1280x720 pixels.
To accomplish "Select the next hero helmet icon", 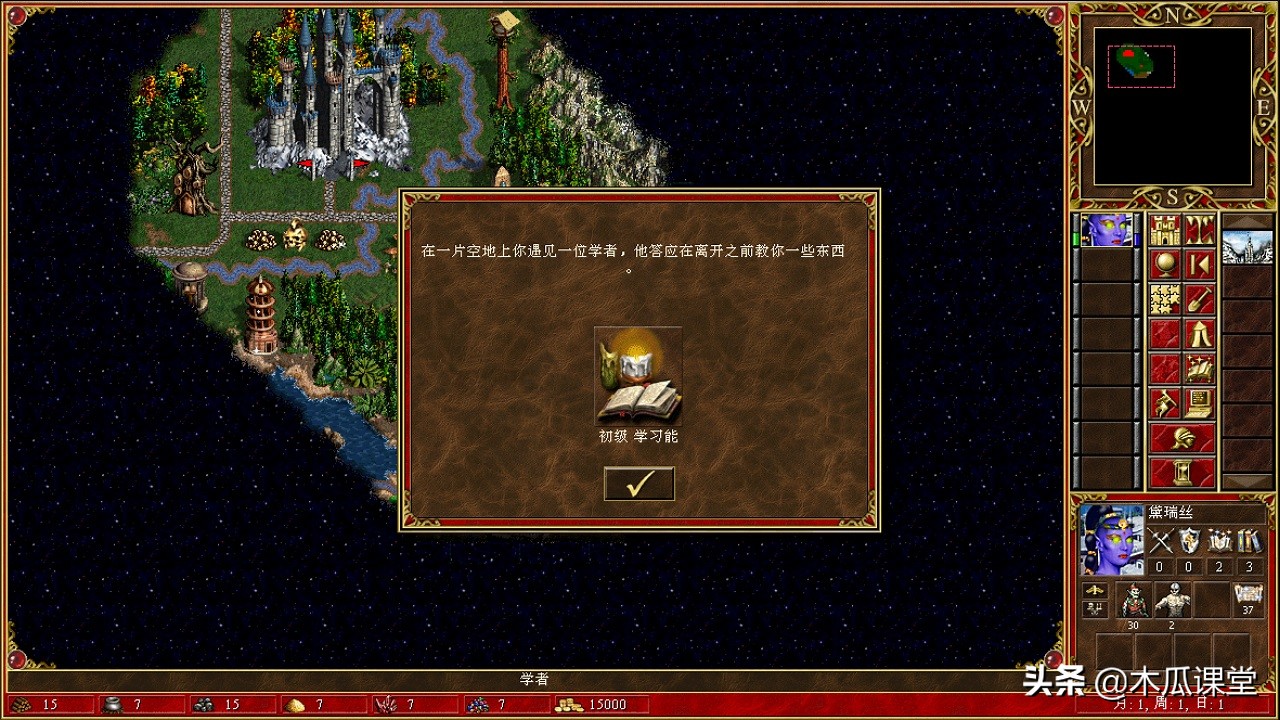I will click(1183, 437).
